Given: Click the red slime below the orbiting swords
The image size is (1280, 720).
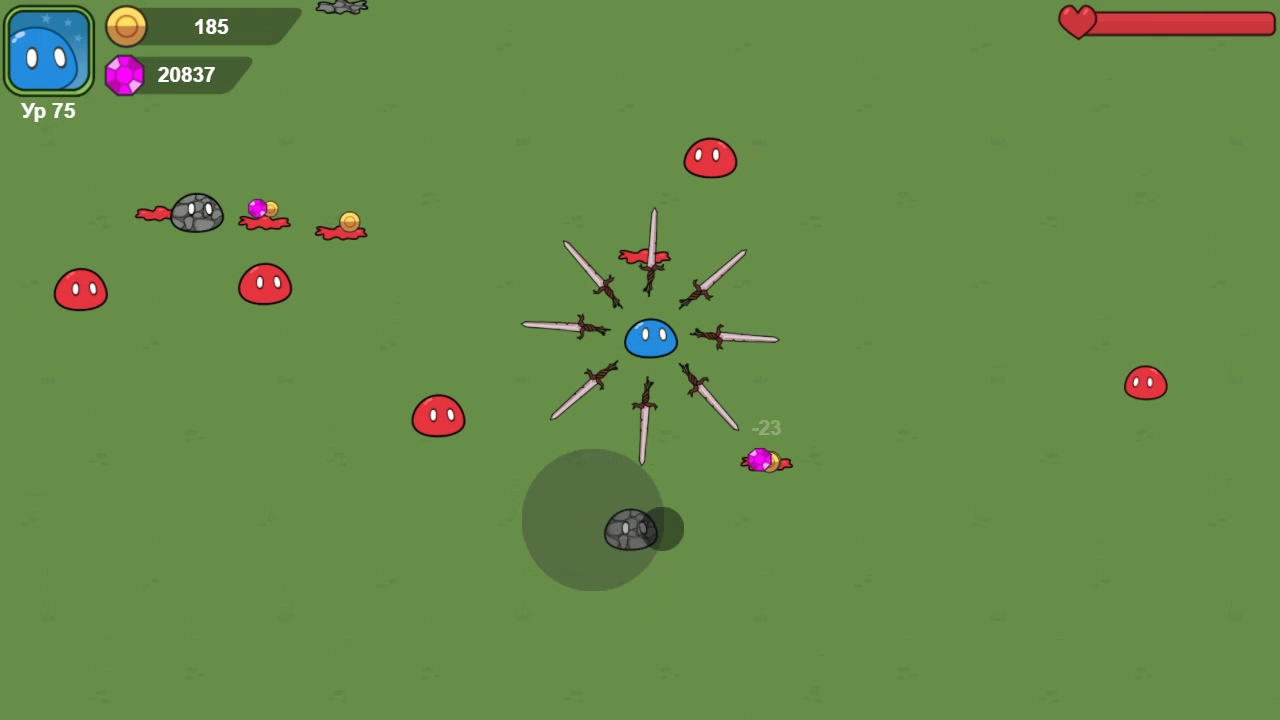Looking at the screenshot, I should 437,415.
